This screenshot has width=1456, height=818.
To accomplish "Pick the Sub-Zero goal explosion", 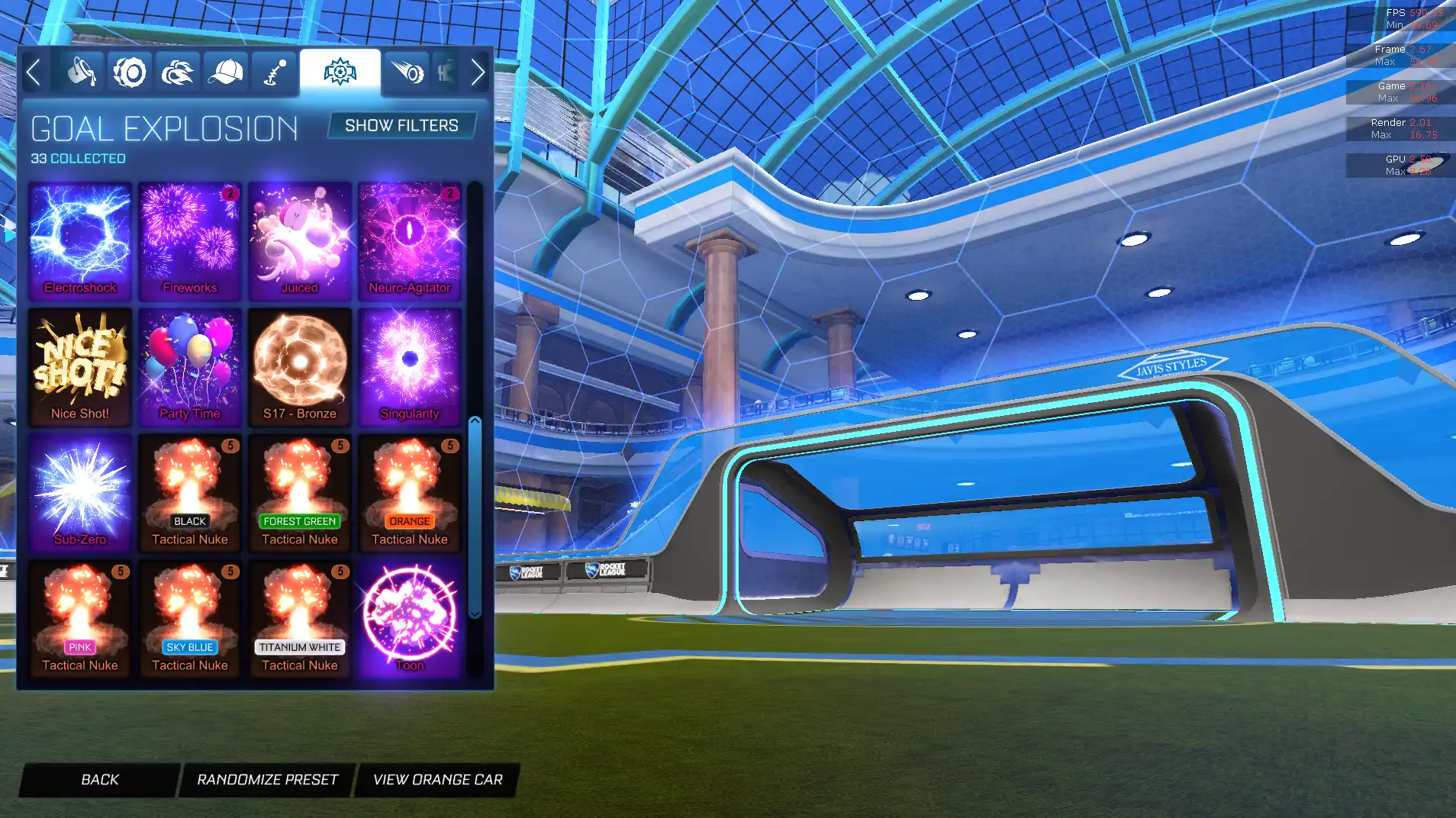I will point(80,491).
